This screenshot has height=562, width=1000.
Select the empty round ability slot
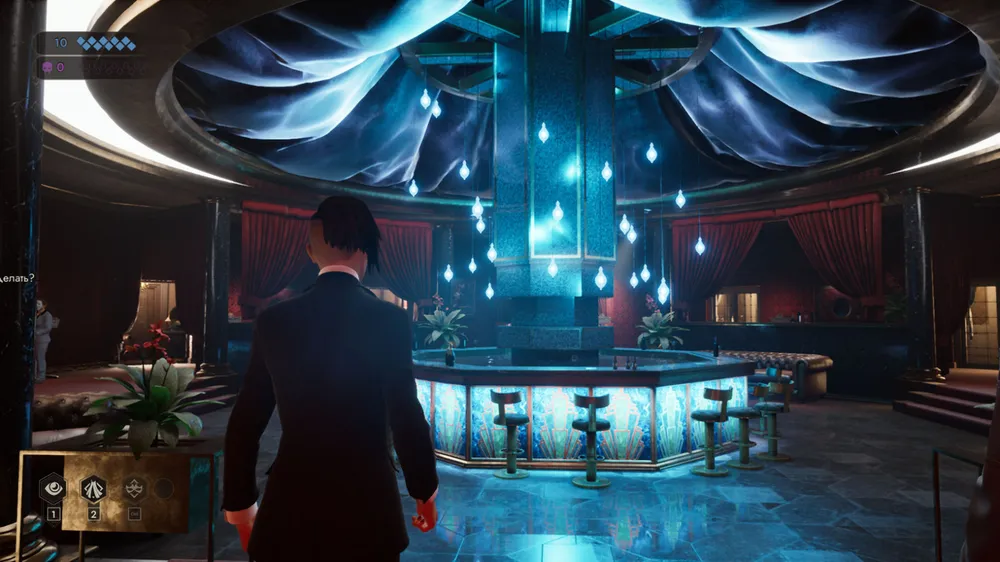(163, 488)
